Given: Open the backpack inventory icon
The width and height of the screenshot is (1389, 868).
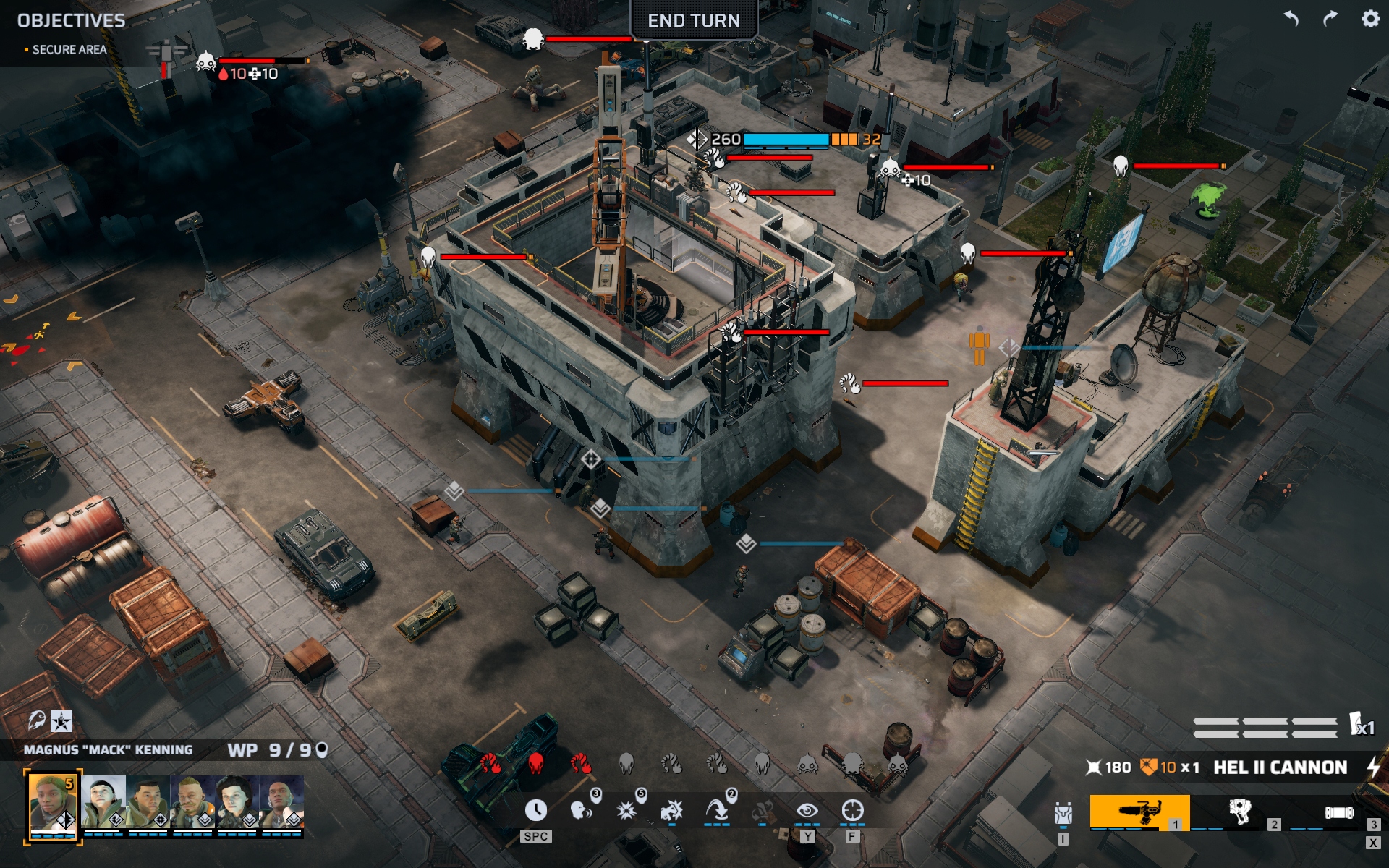Looking at the screenshot, I should click(1063, 814).
